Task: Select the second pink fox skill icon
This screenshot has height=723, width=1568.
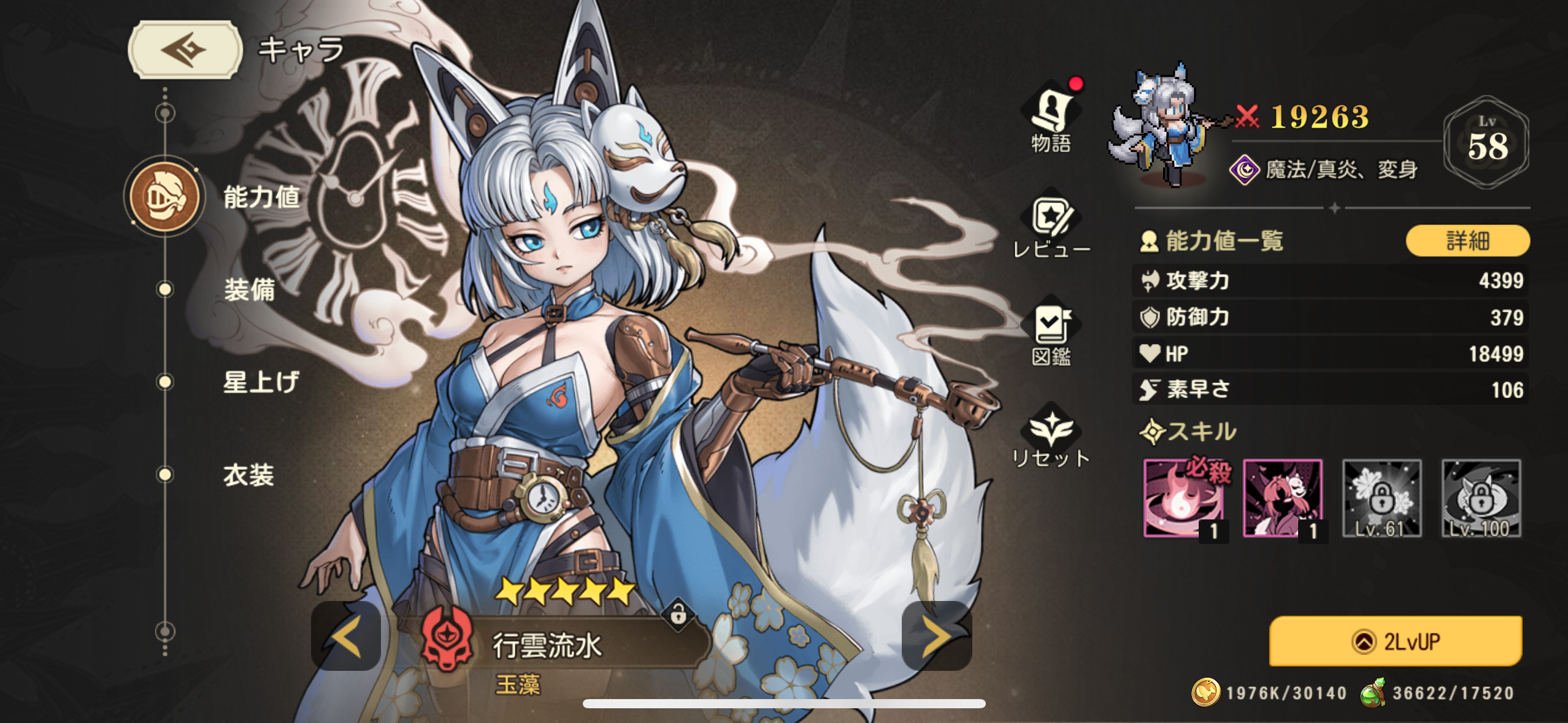Action: tap(1282, 499)
